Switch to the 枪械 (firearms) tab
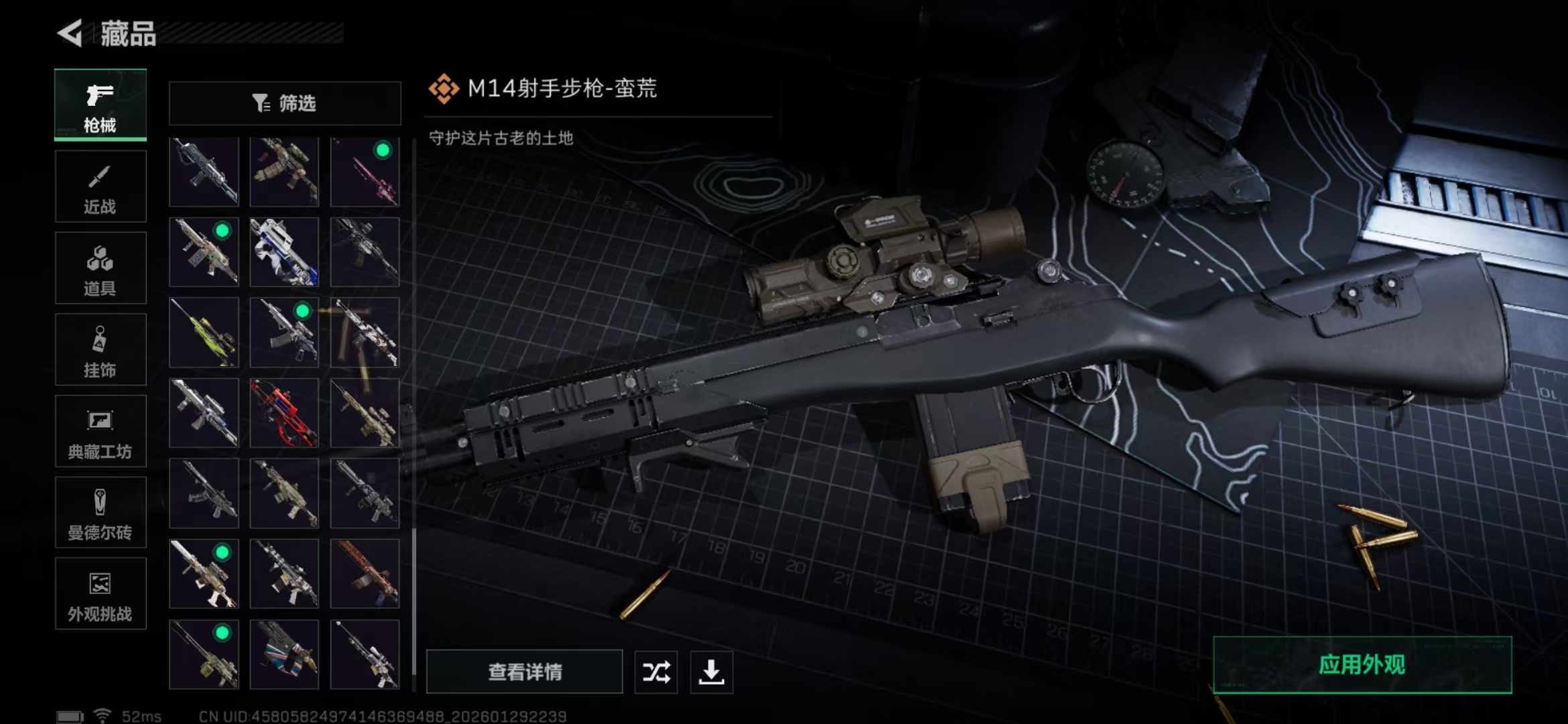1568x724 pixels. tap(101, 105)
